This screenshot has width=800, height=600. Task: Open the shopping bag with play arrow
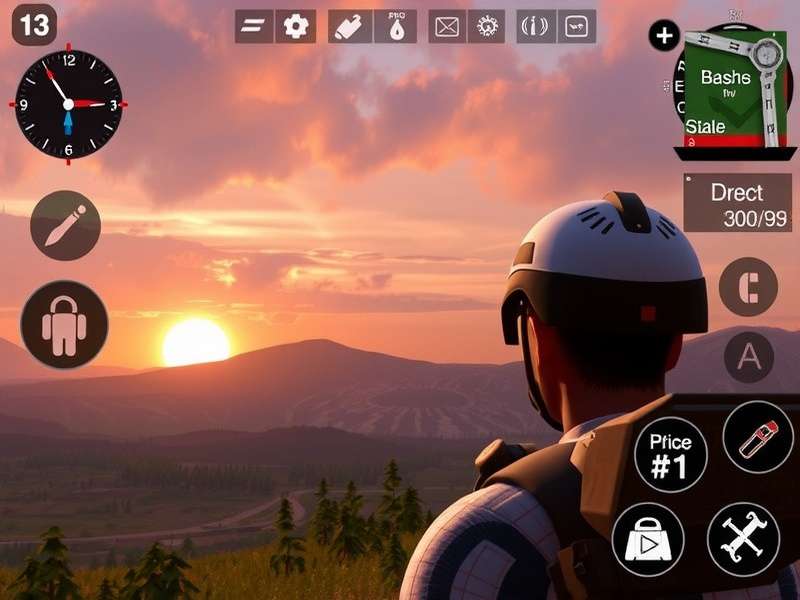click(x=647, y=539)
